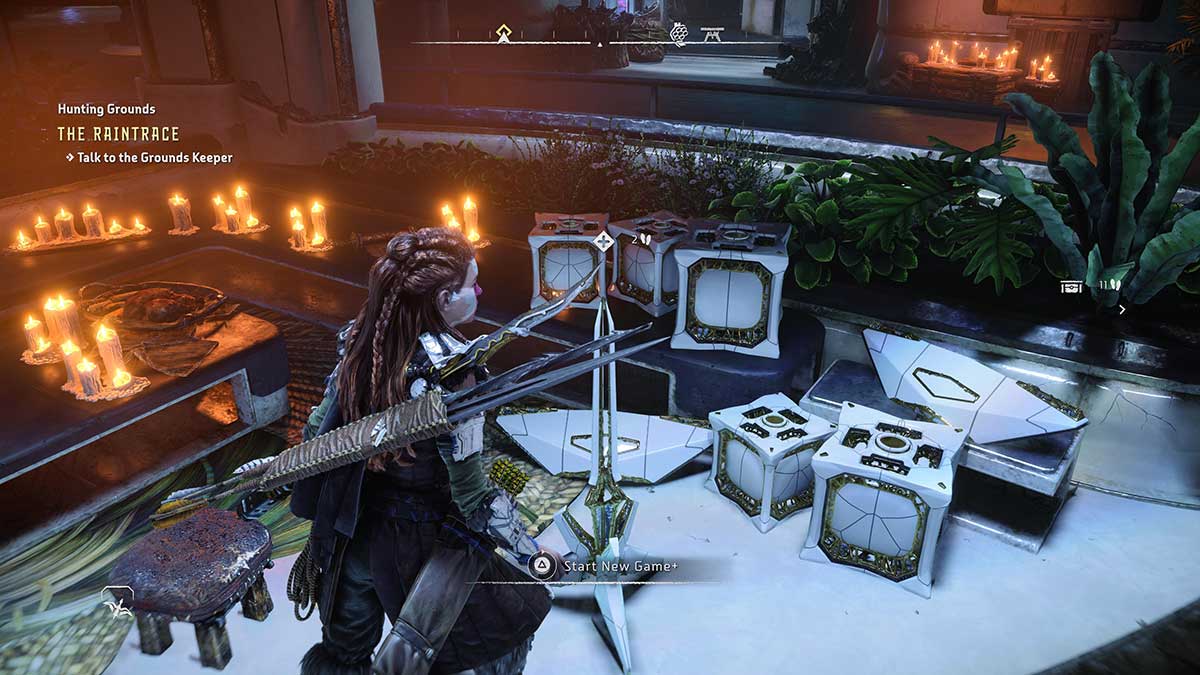Screen dimensions: 1200x675
Task: Select the workbench marker on the compass
Action: (712, 34)
